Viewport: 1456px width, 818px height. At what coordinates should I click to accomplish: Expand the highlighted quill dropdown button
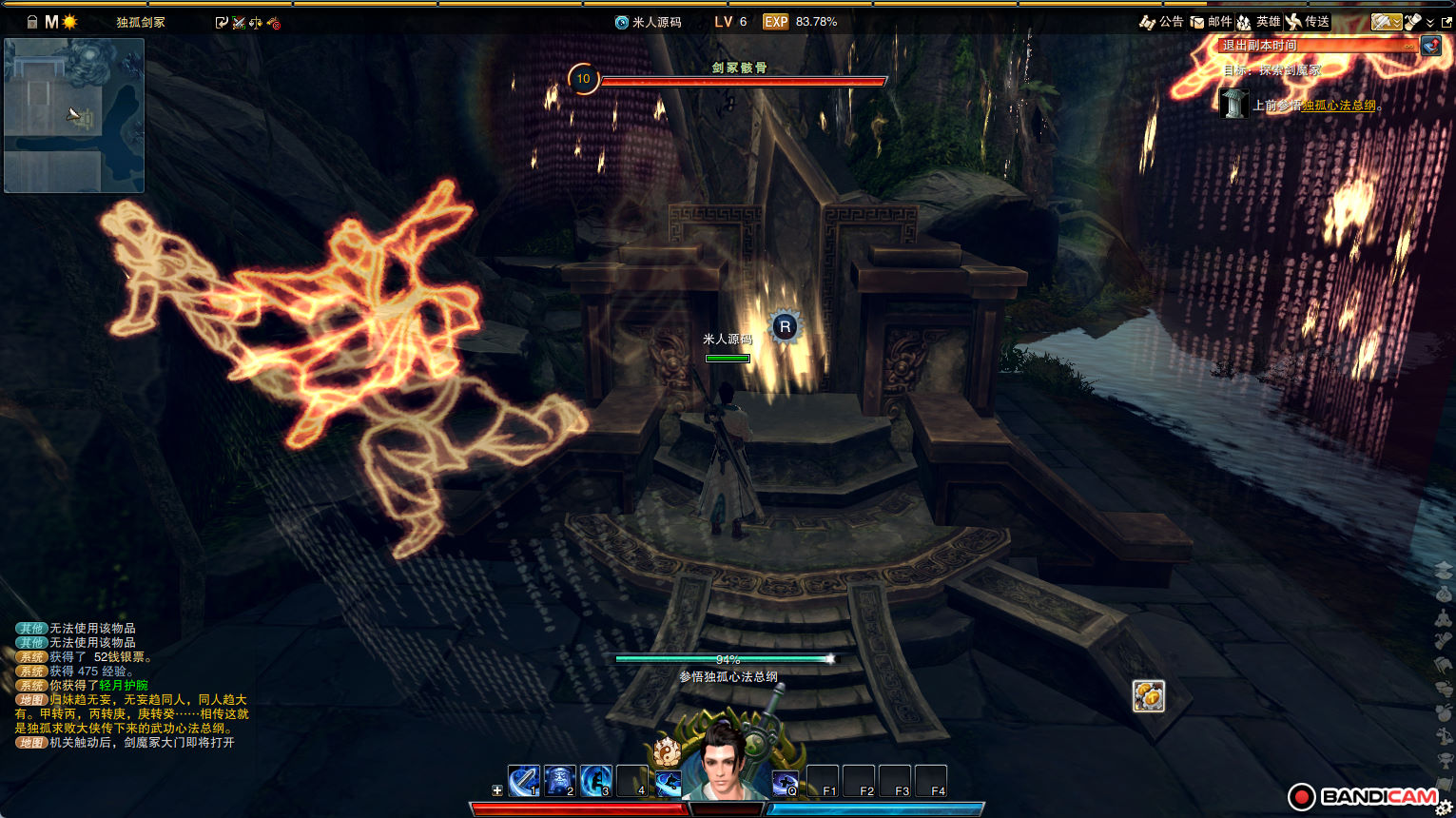click(1387, 22)
